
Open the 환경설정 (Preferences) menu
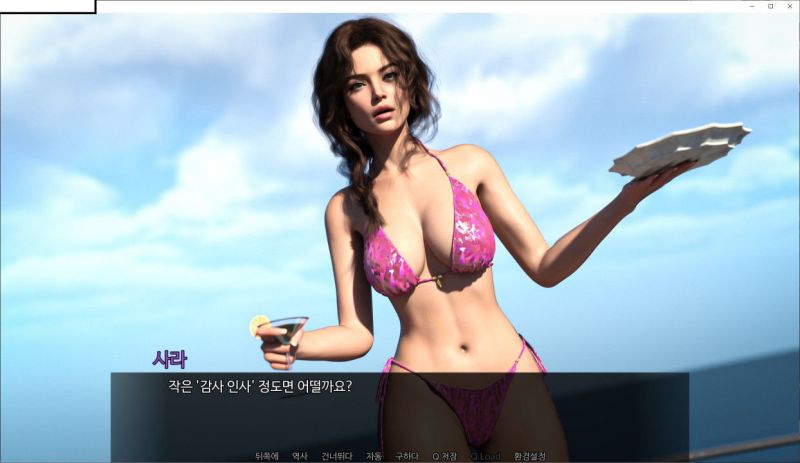click(530, 456)
